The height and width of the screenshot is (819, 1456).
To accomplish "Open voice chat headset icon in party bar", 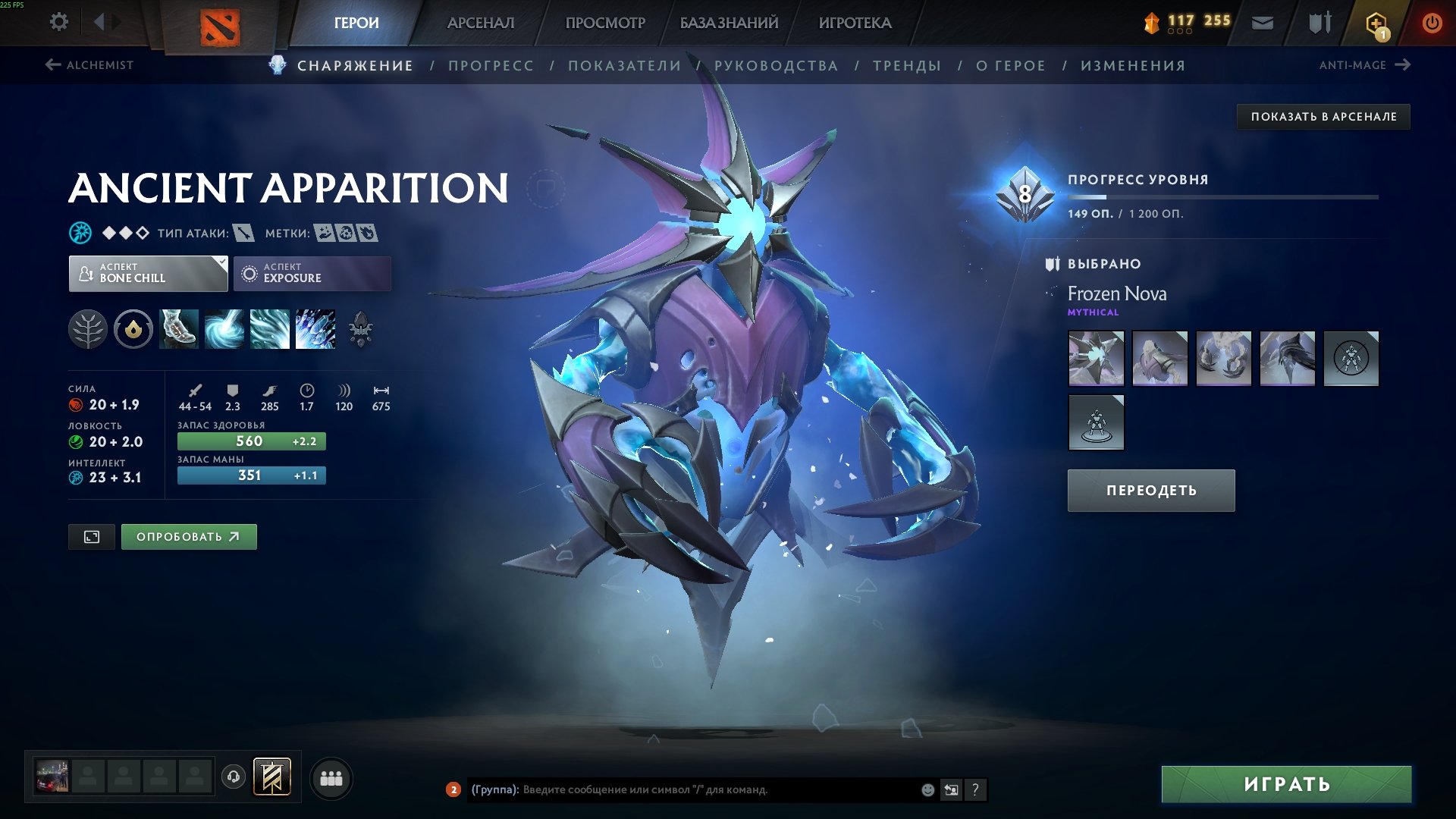I will point(233,777).
